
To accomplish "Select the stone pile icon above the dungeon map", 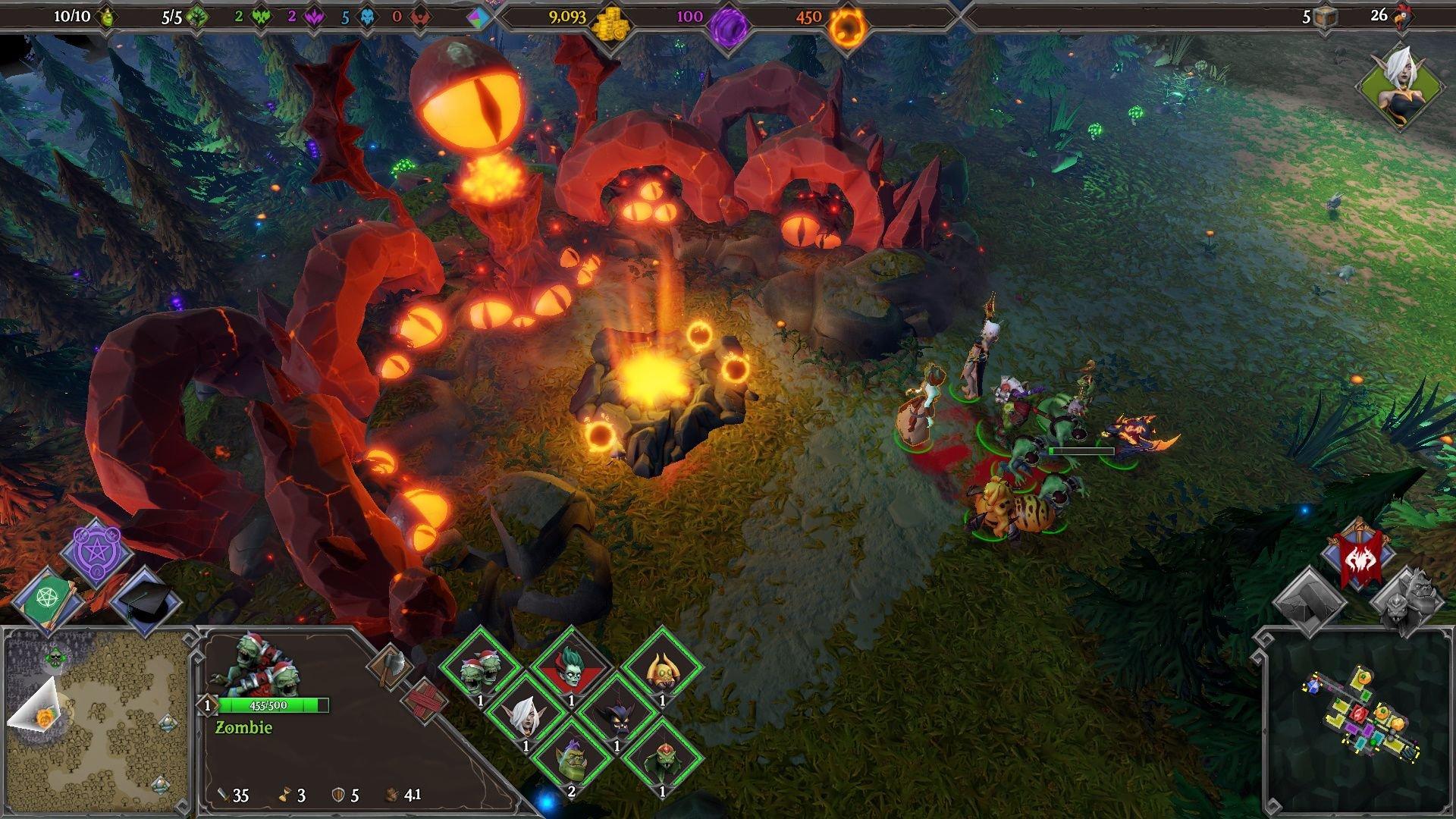I will 1309,602.
